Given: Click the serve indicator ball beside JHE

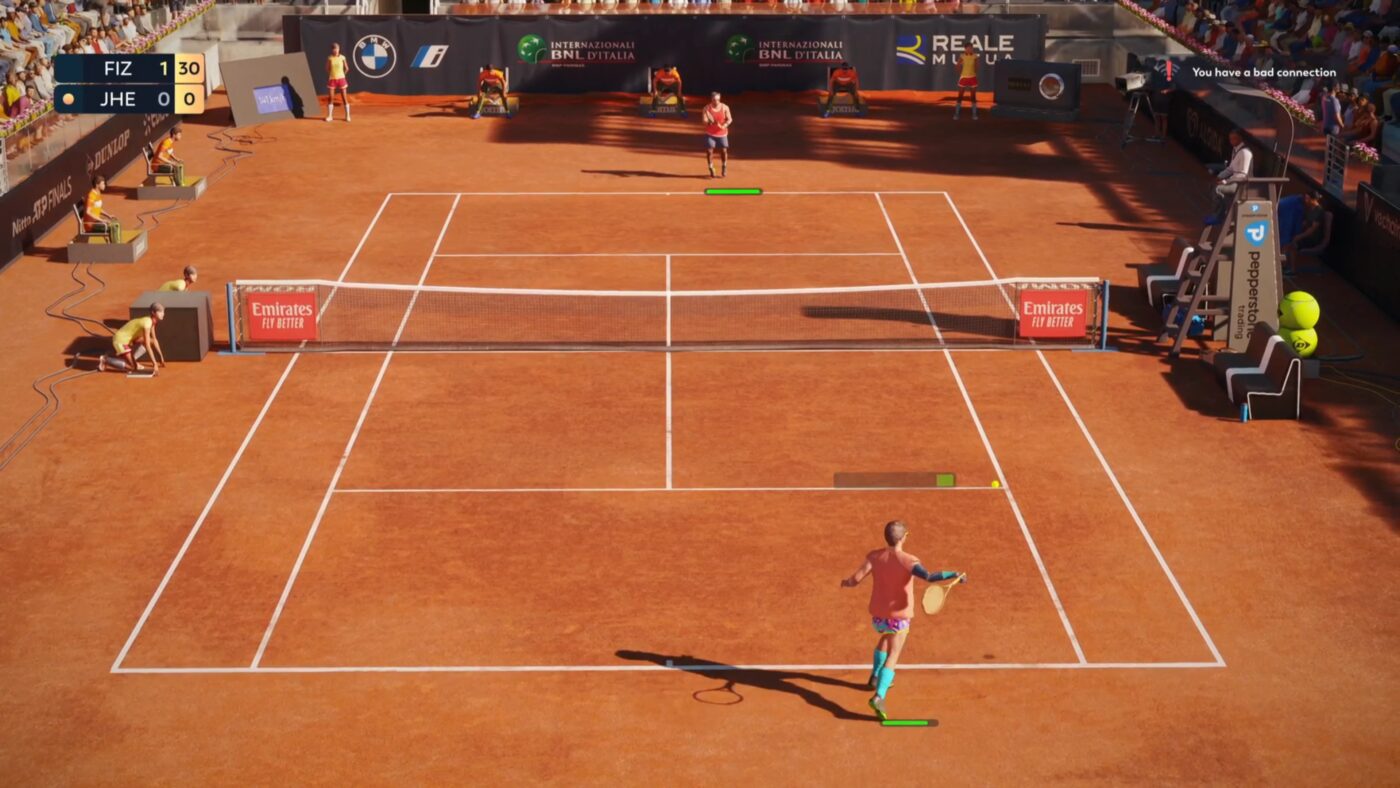Looking at the screenshot, I should pyautogui.click(x=70, y=99).
